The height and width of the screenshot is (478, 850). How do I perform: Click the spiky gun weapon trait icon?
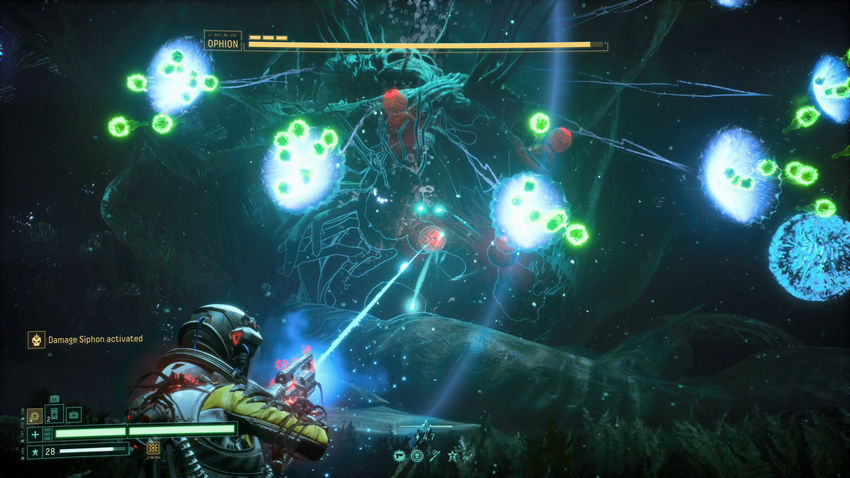[x=399, y=456]
